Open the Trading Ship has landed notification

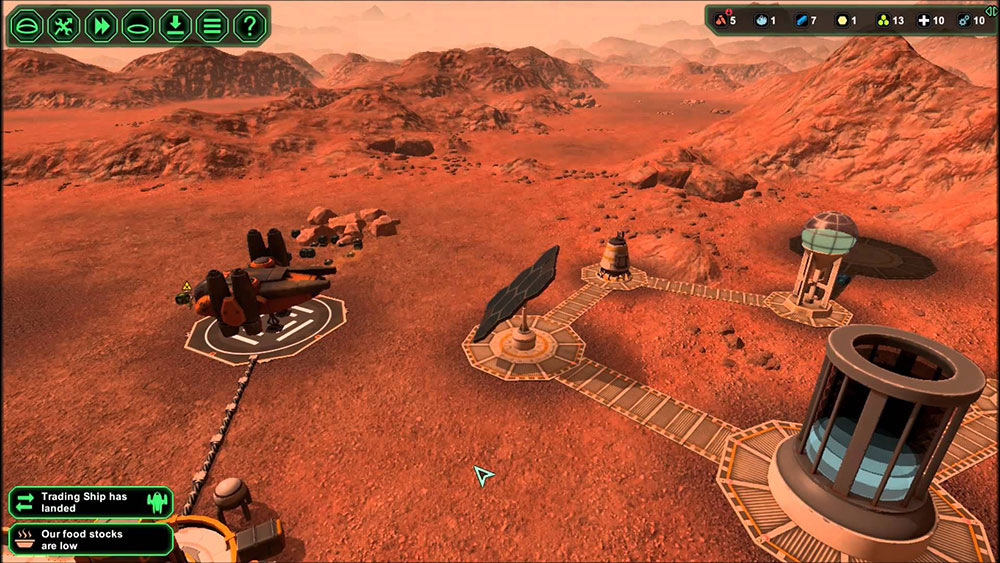(91, 502)
